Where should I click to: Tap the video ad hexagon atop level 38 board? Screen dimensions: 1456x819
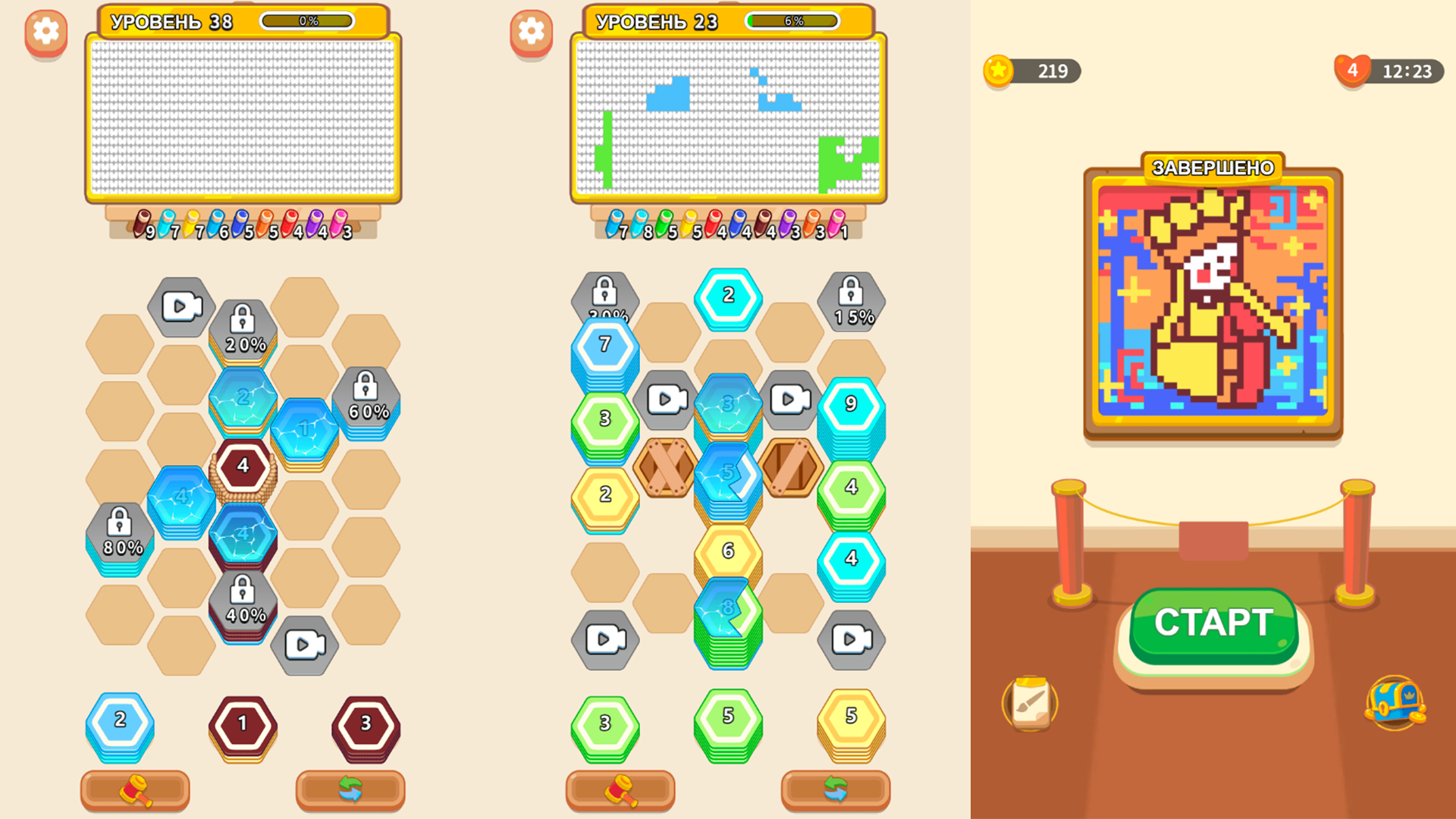point(180,306)
